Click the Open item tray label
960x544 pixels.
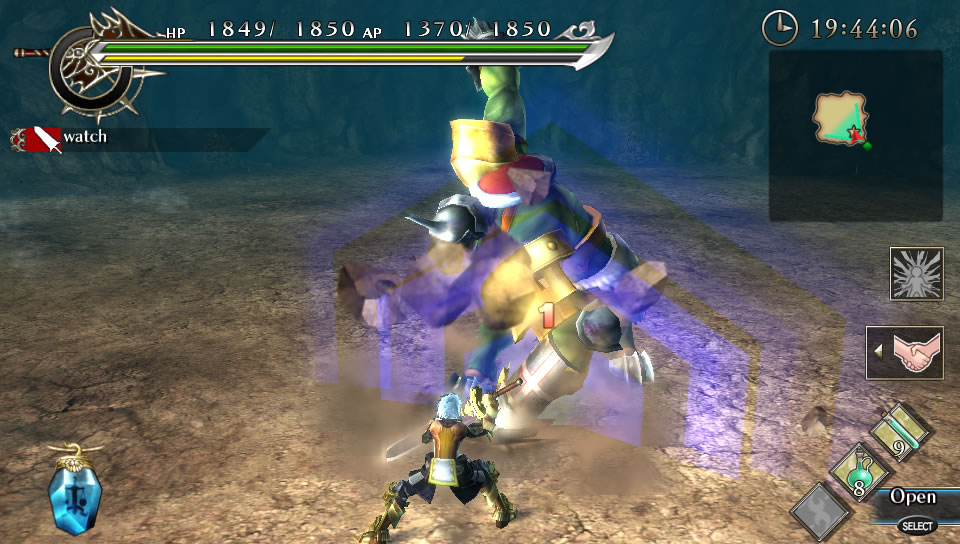tap(912, 497)
